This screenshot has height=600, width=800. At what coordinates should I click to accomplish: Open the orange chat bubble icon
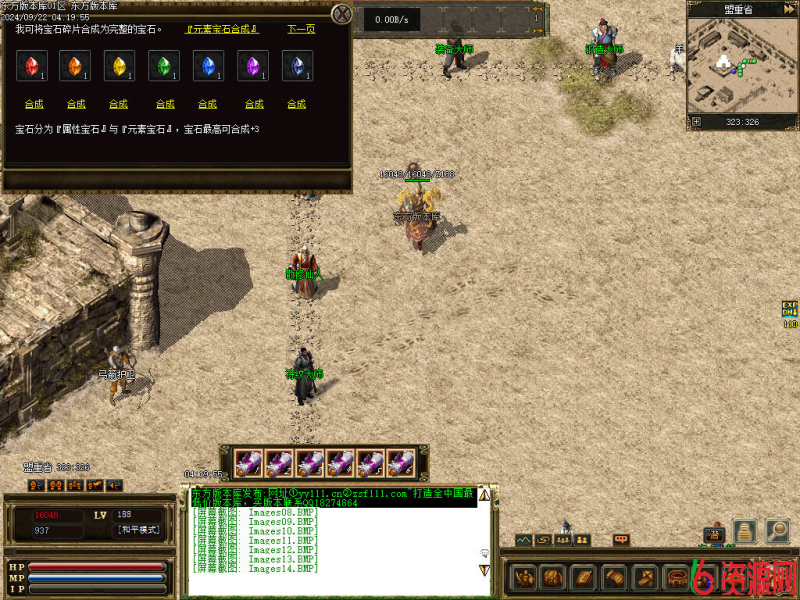(621, 540)
